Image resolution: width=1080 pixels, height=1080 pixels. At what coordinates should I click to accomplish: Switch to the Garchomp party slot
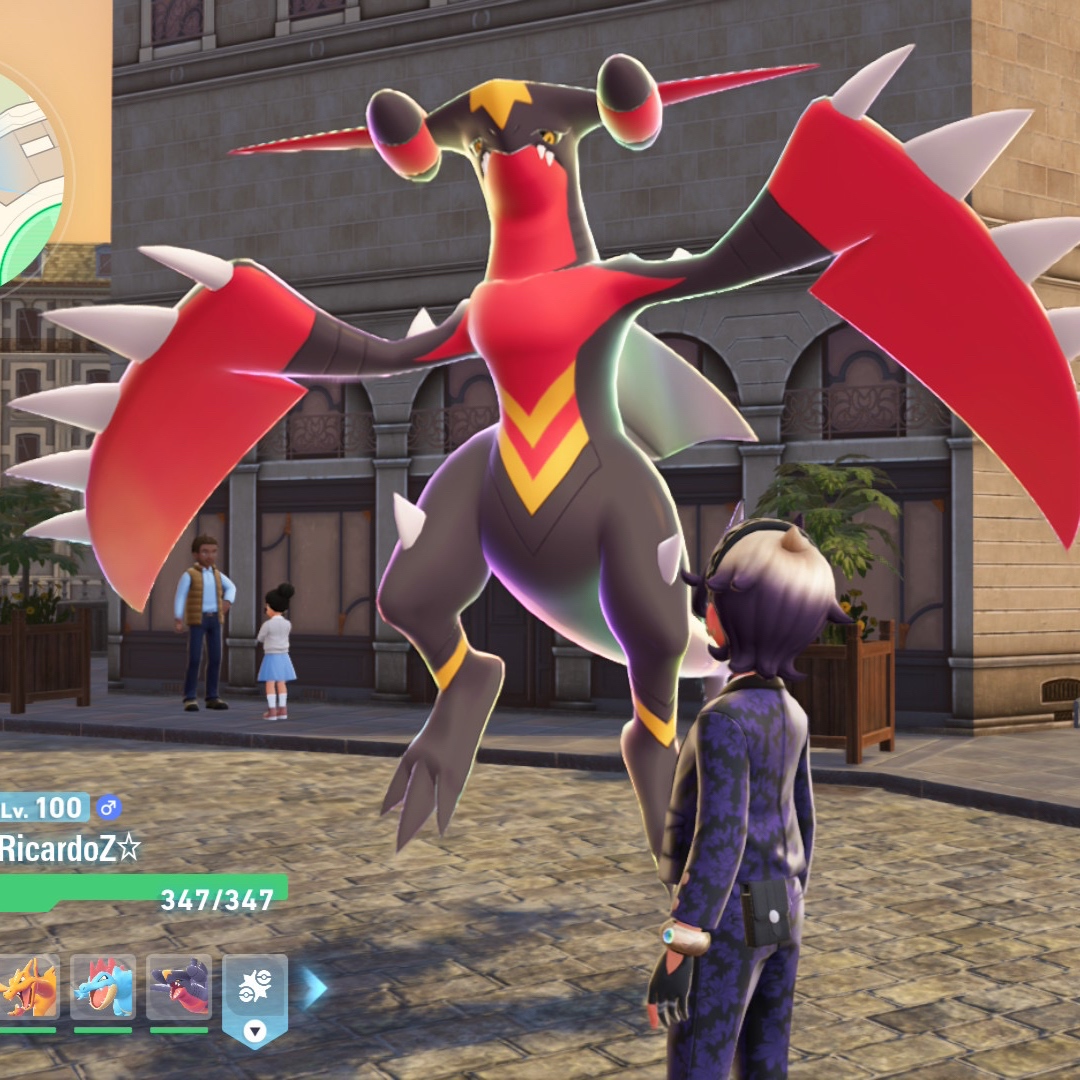(x=179, y=987)
